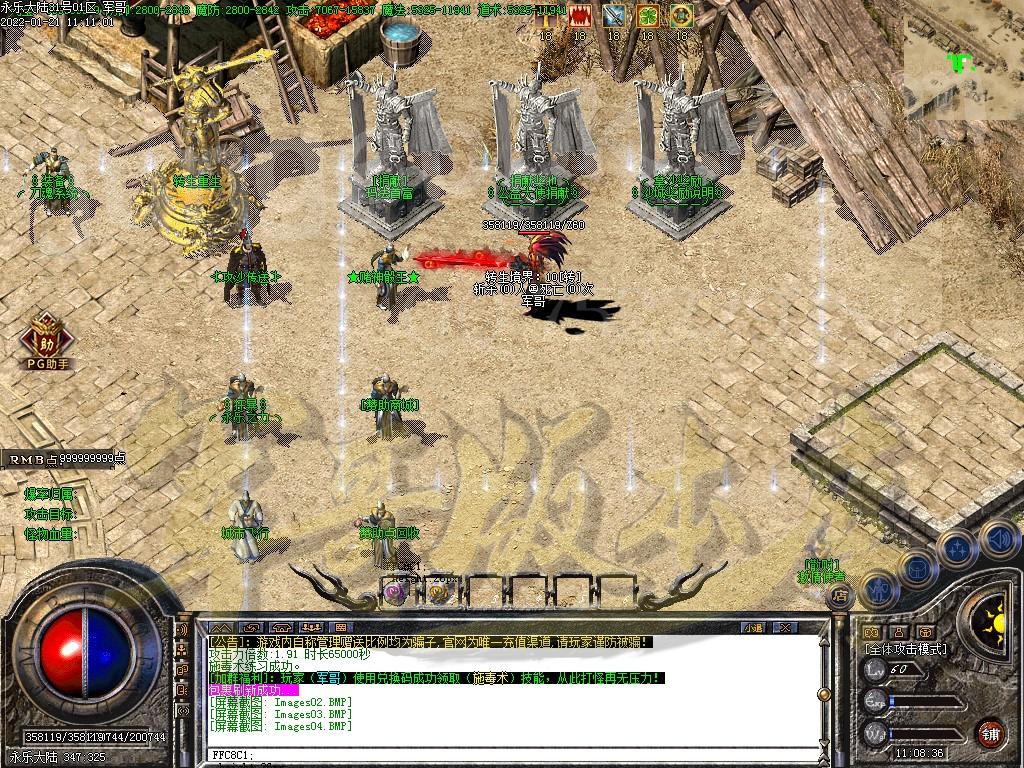Viewport: 1024px width, 768px height.
Task: Use the purple orb item in hotbar
Action: pyautogui.click(x=394, y=592)
